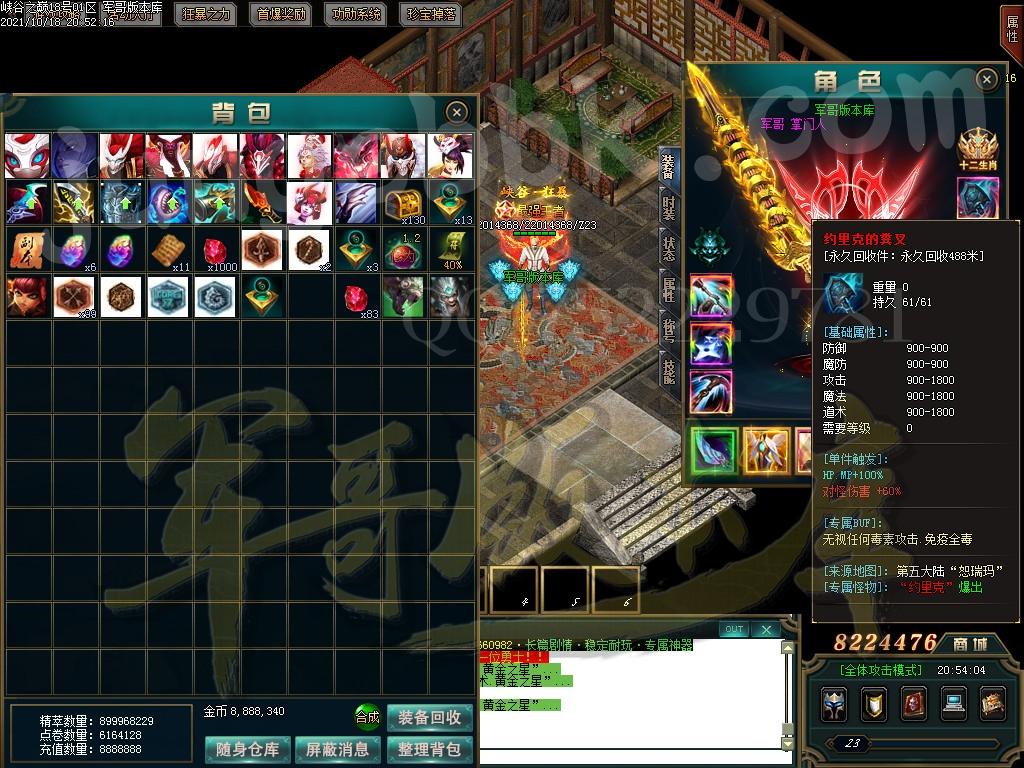
Task: Open the 商城 shop
Action: point(970,643)
